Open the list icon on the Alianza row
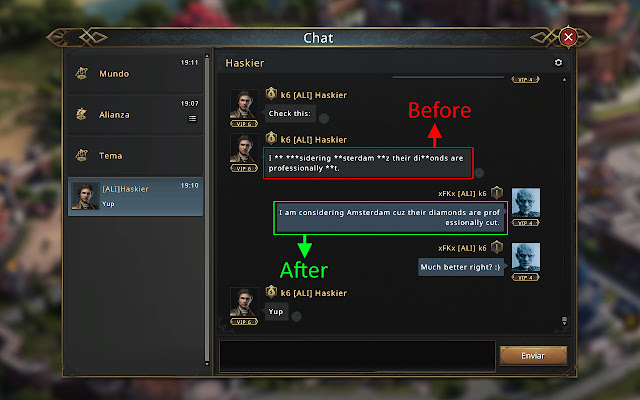Image resolution: width=640 pixels, height=400 pixels. tap(193, 118)
